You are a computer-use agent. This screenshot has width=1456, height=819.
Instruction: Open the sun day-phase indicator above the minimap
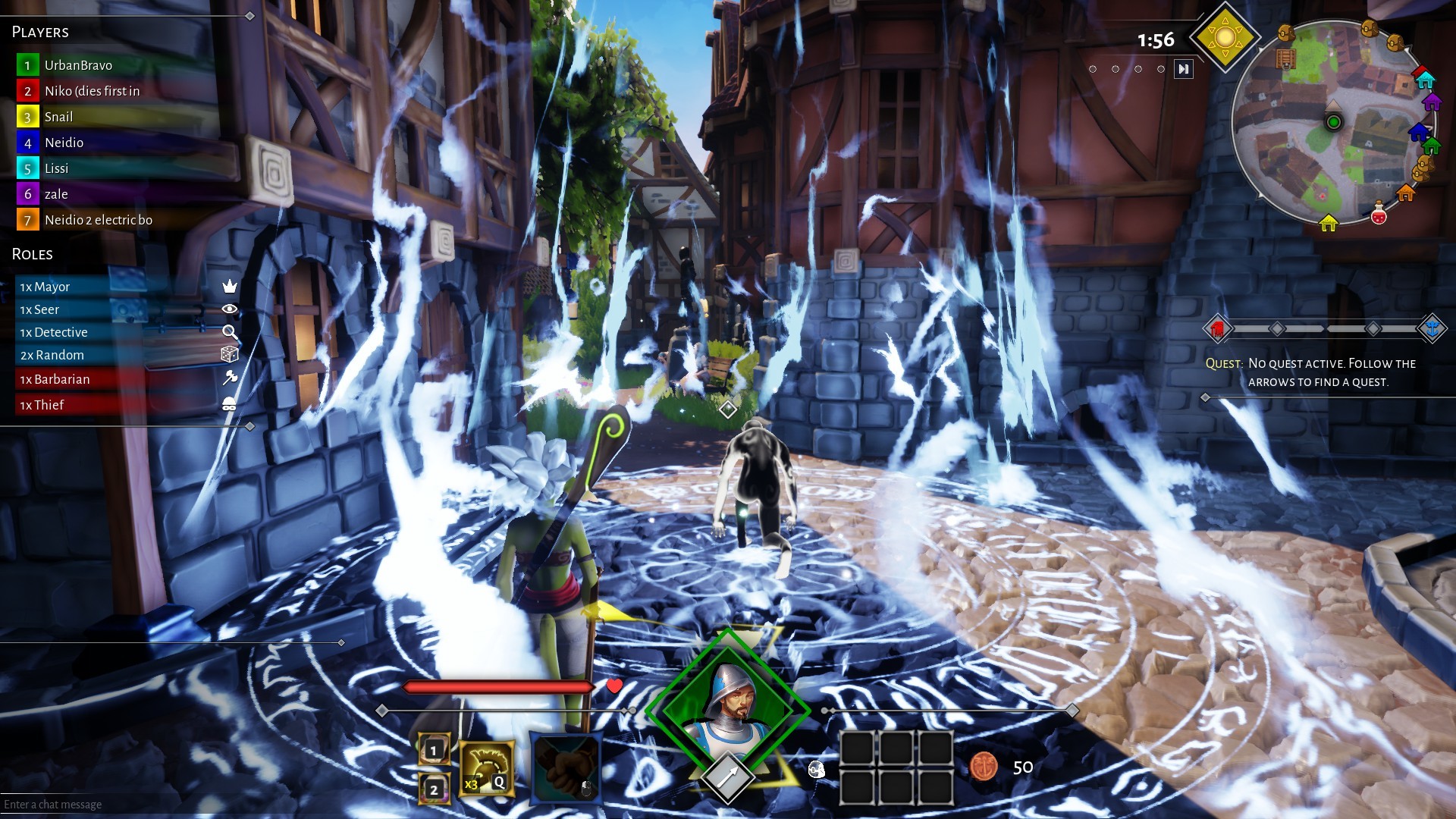[x=1226, y=36]
